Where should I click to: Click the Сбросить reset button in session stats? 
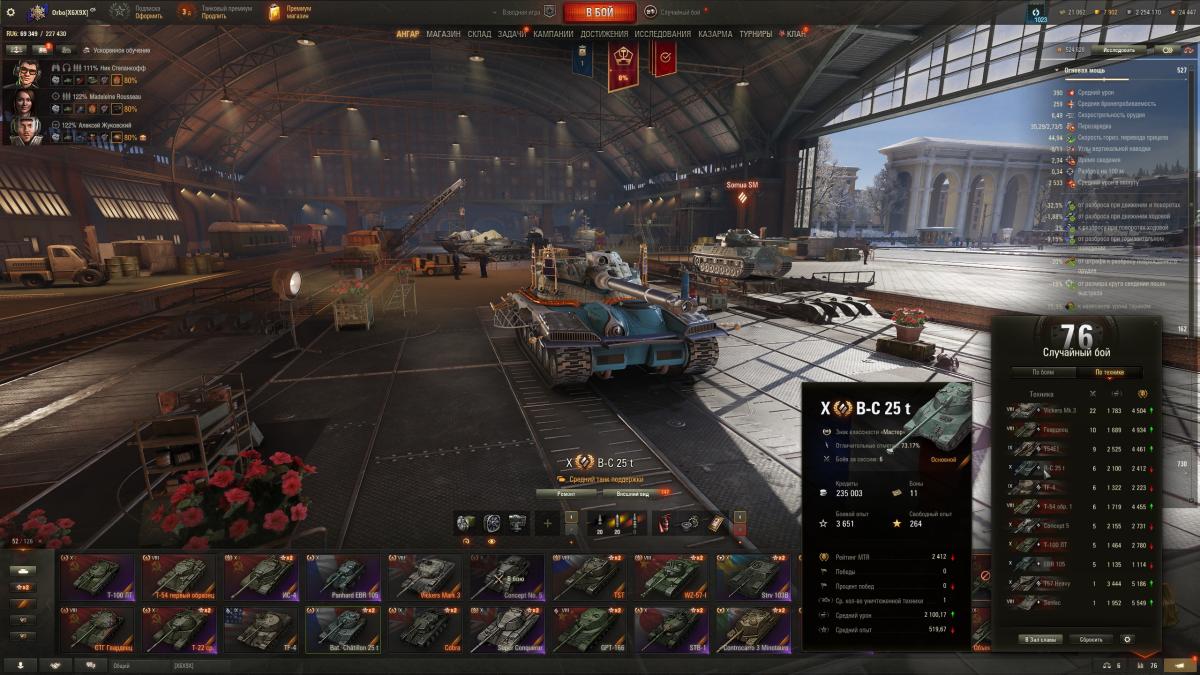click(x=1090, y=639)
